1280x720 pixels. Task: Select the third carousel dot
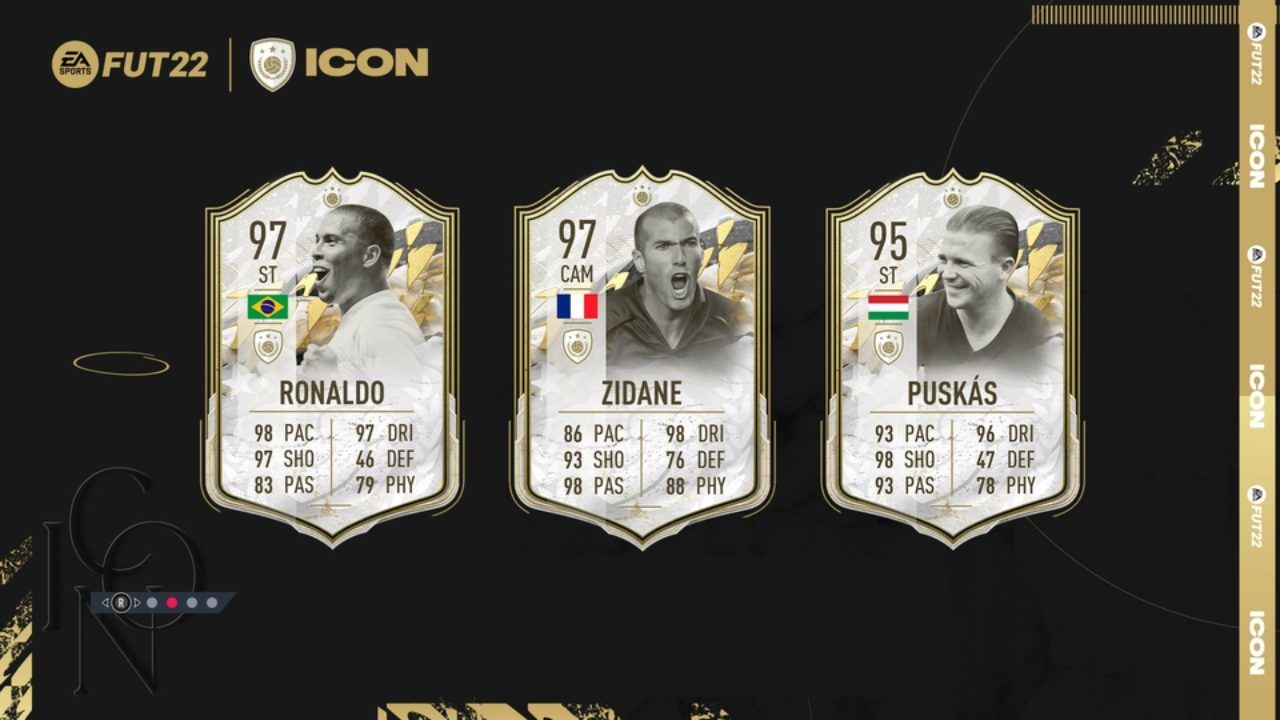click(x=192, y=602)
